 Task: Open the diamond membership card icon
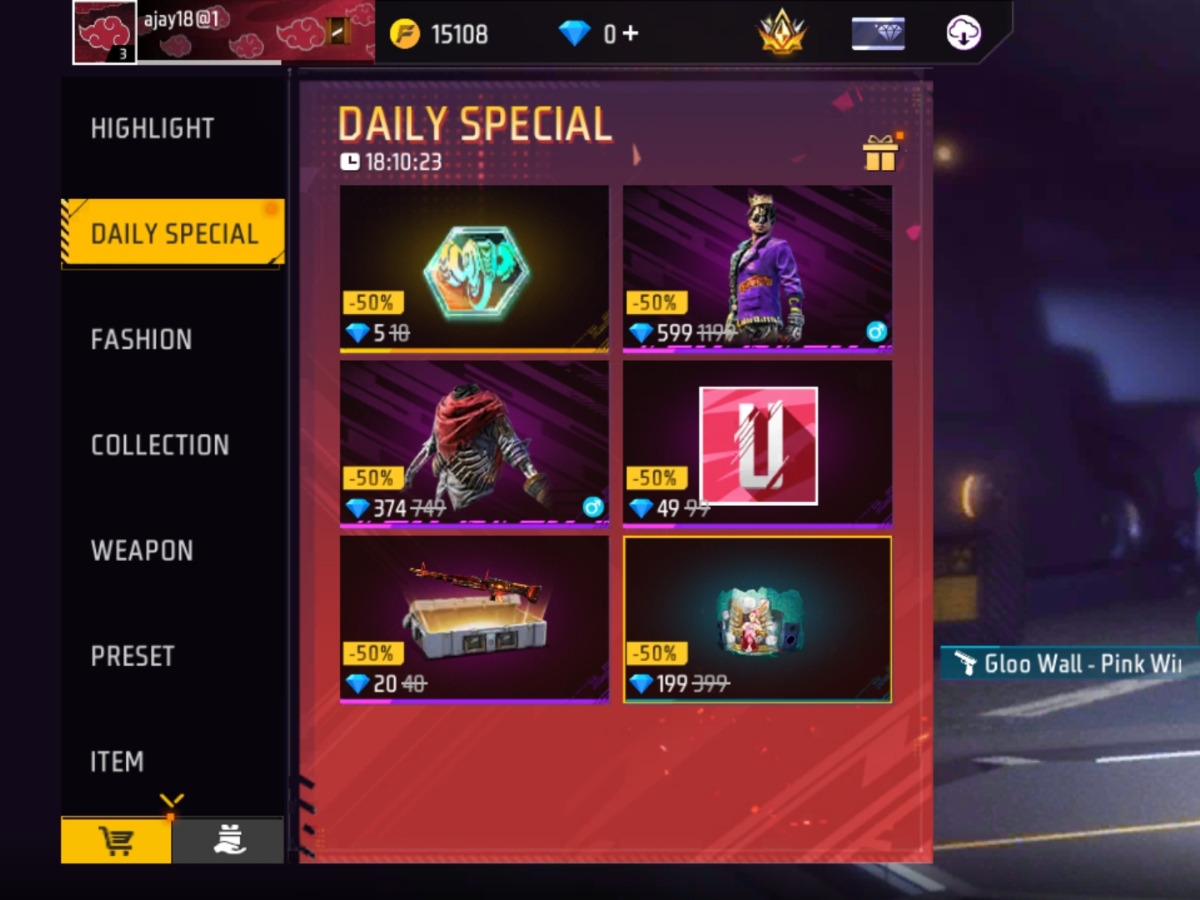coord(878,34)
